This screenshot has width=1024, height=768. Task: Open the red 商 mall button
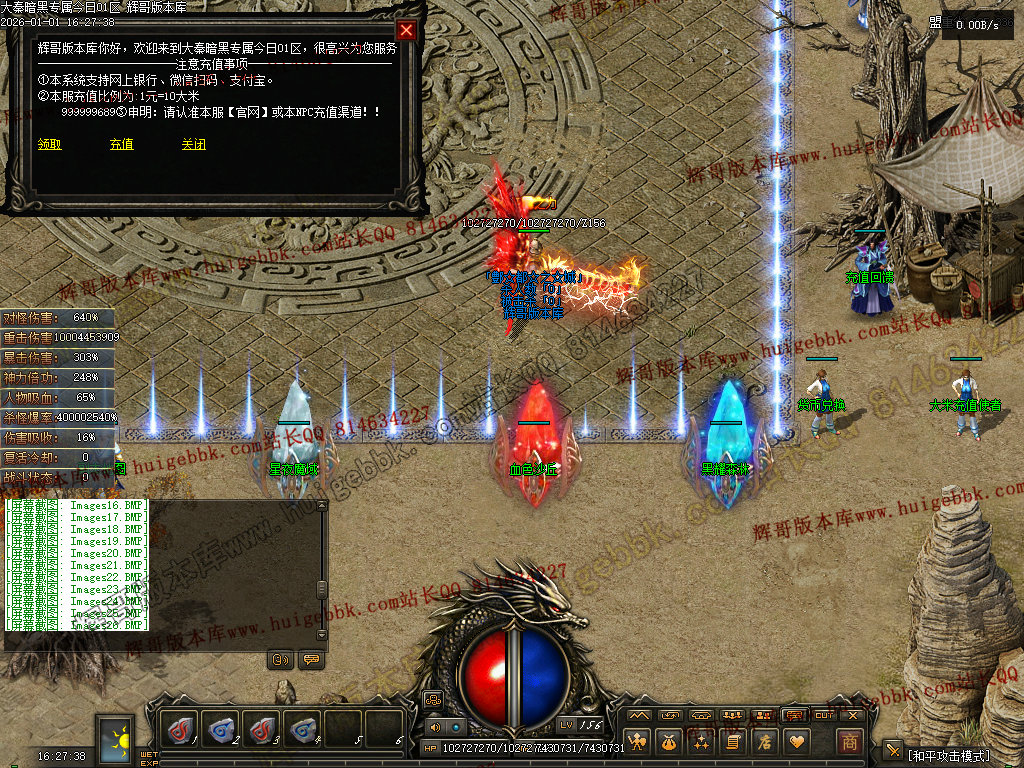[849, 742]
